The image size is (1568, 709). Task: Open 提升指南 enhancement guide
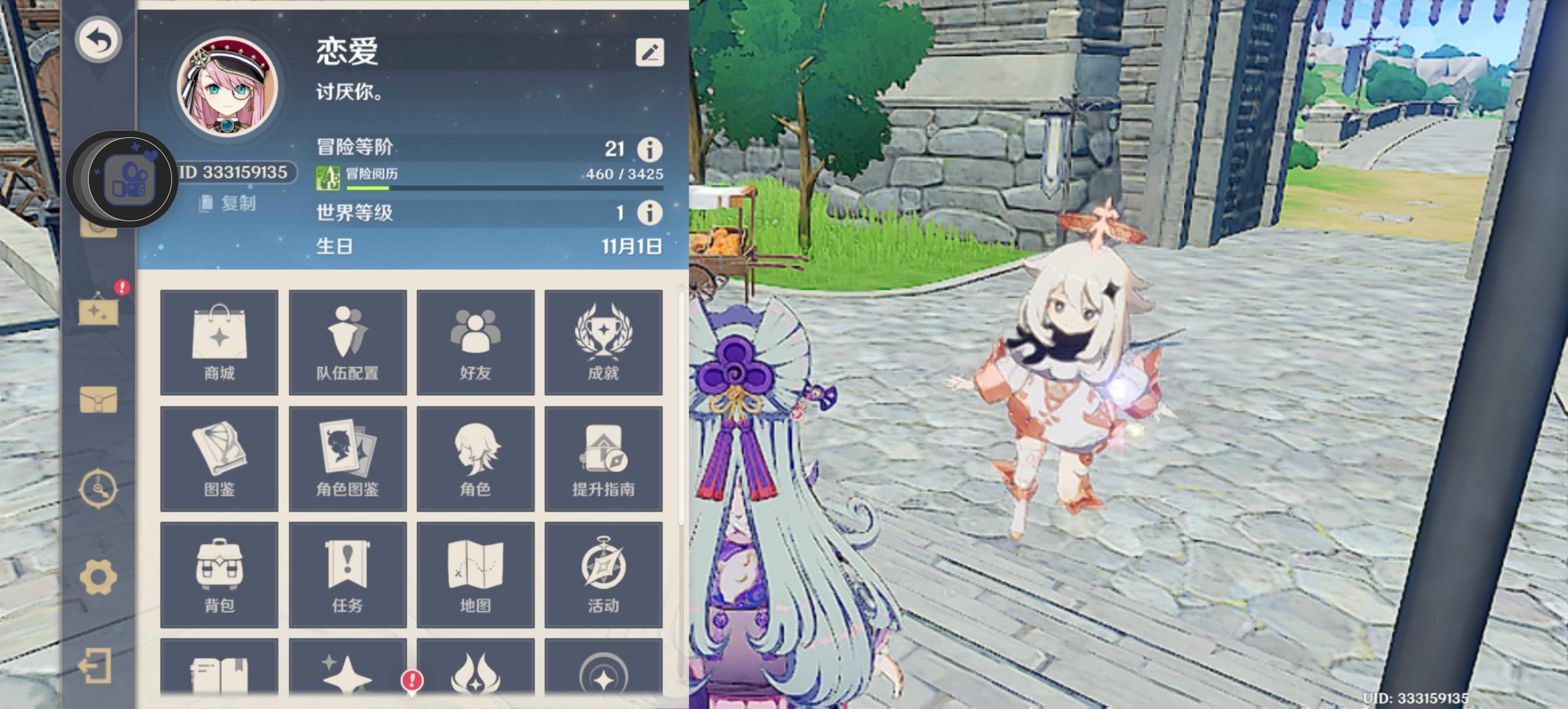(603, 458)
